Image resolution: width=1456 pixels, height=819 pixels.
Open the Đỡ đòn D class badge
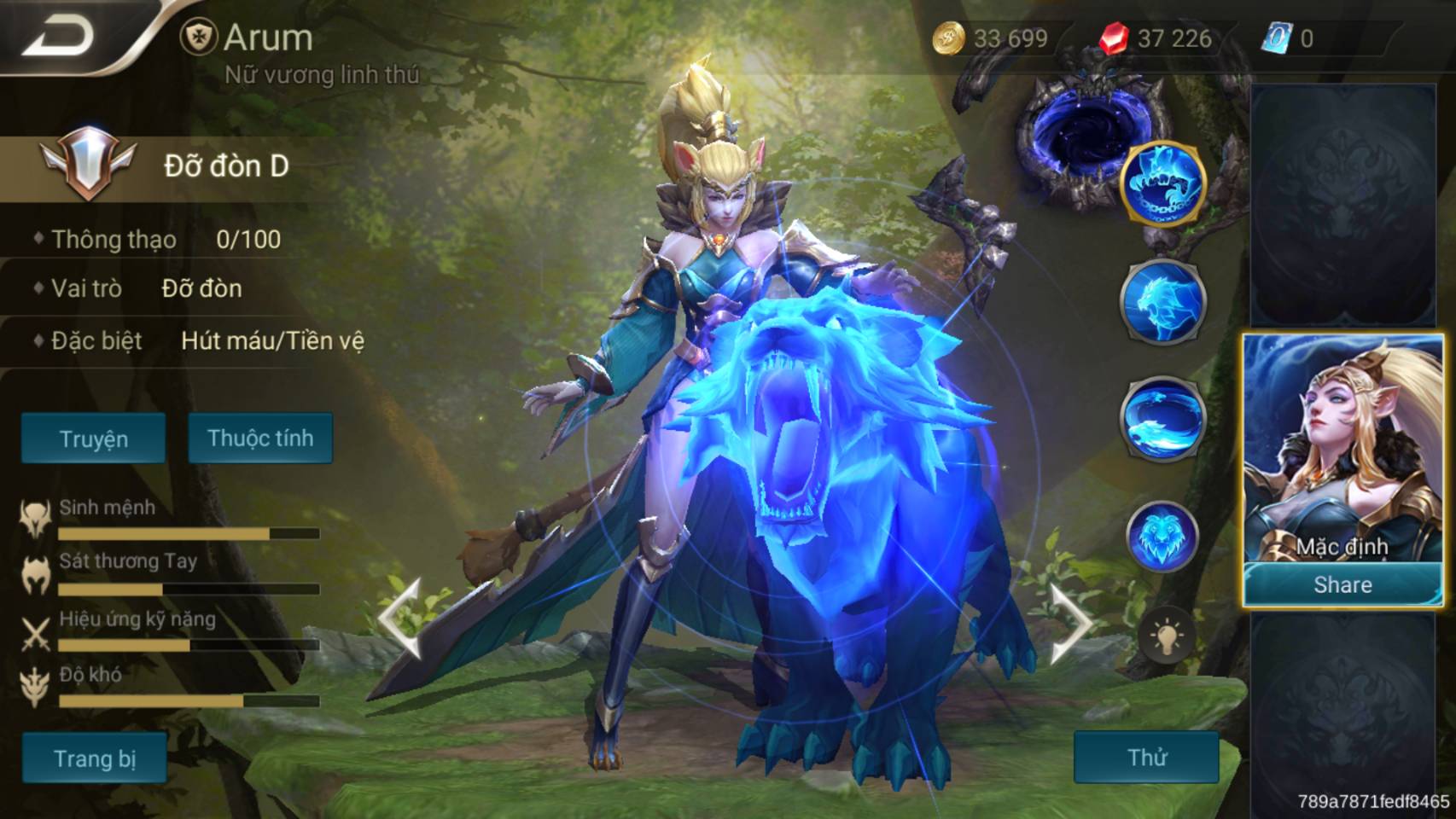click(x=166, y=165)
